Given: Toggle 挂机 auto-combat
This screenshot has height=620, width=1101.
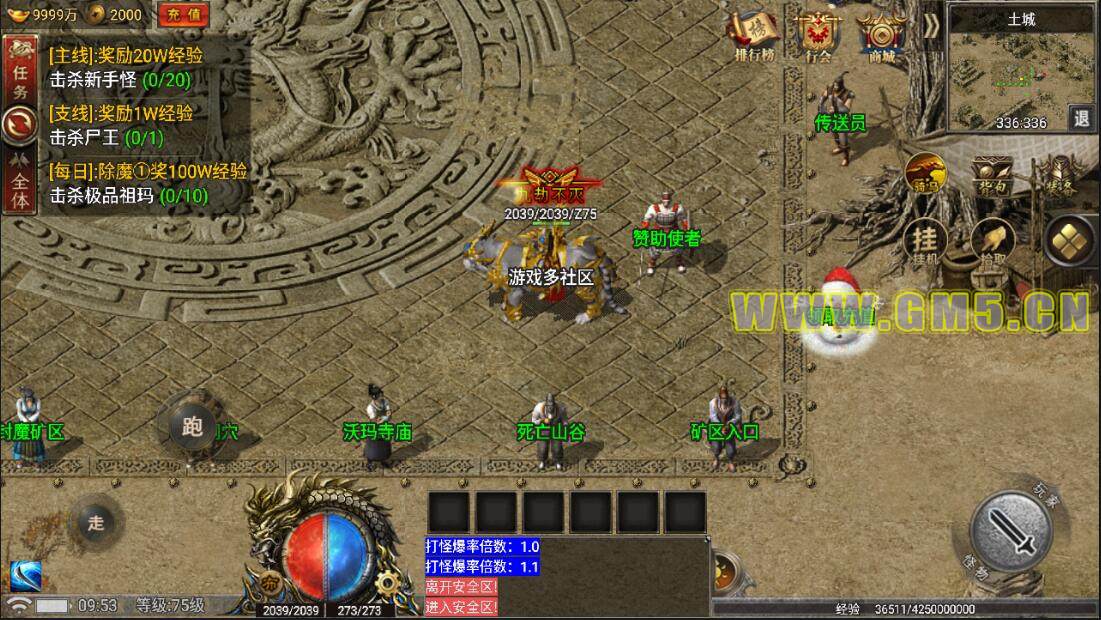Looking at the screenshot, I should click(x=926, y=242).
